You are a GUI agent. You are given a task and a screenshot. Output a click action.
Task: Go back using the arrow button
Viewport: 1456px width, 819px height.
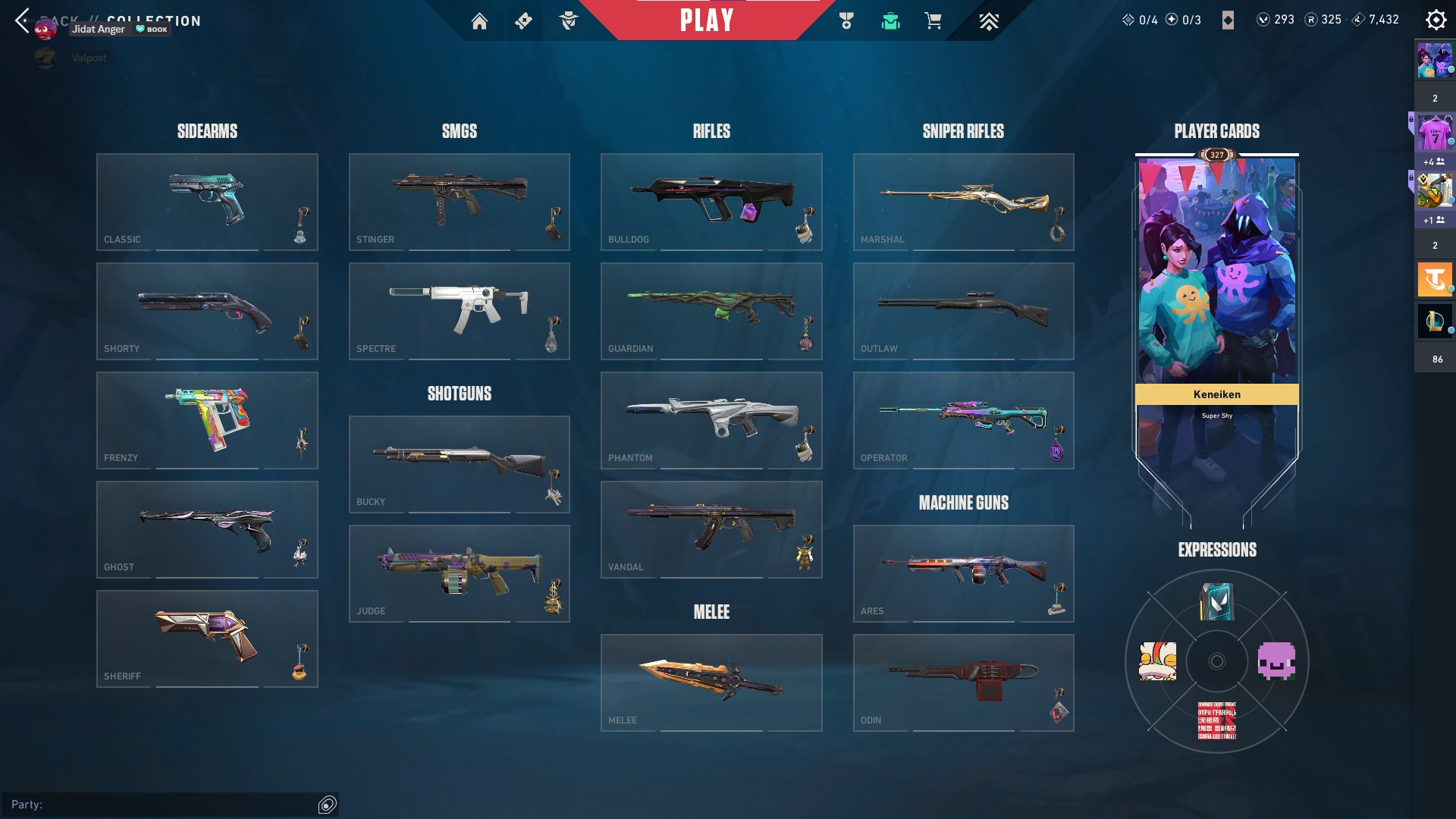(22, 20)
